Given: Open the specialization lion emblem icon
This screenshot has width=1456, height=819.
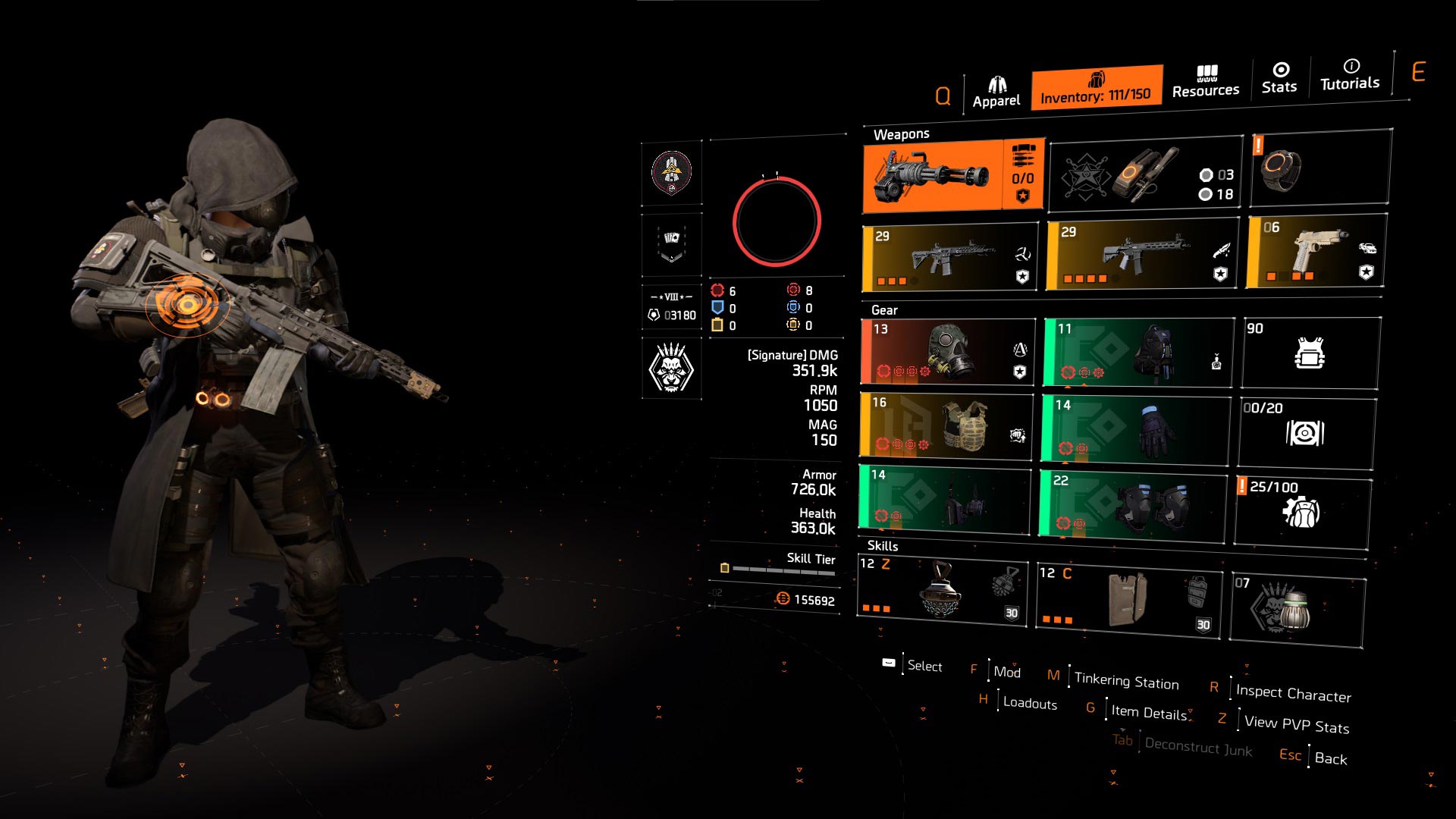Looking at the screenshot, I should coord(671,369).
